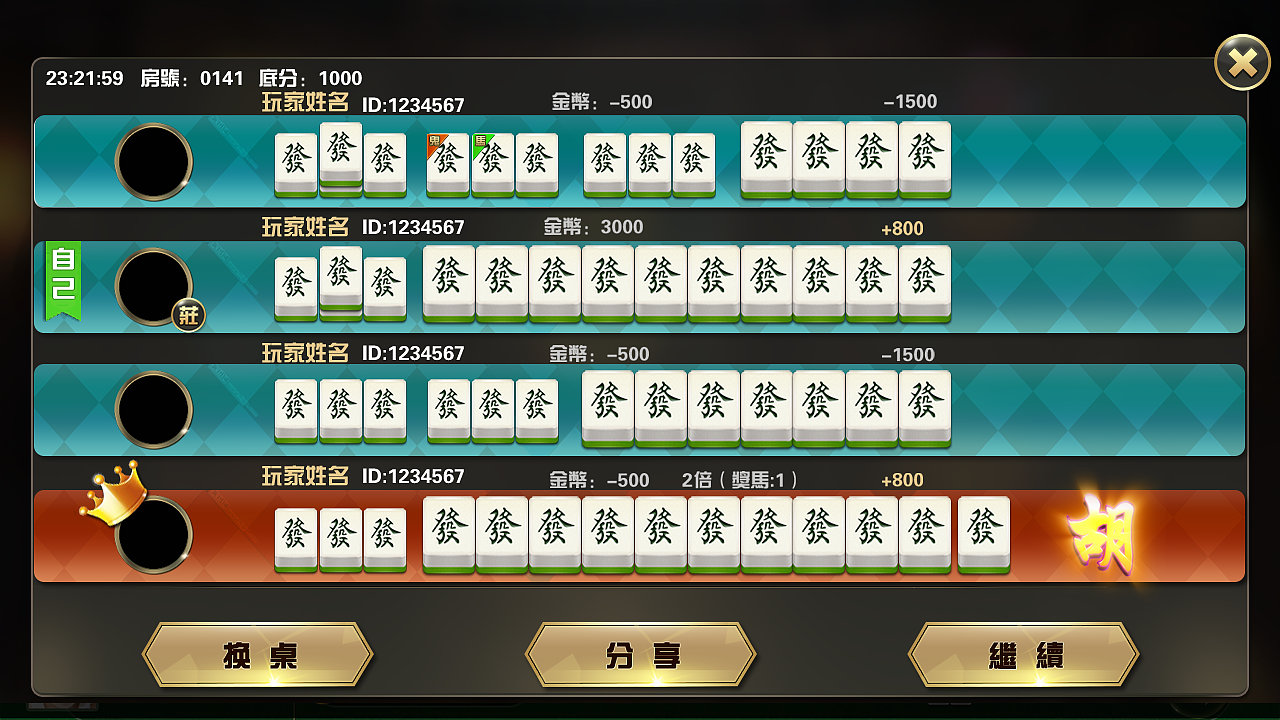Click the third player's avatar picture
Viewport: 1280px width, 720px height.
point(155,410)
